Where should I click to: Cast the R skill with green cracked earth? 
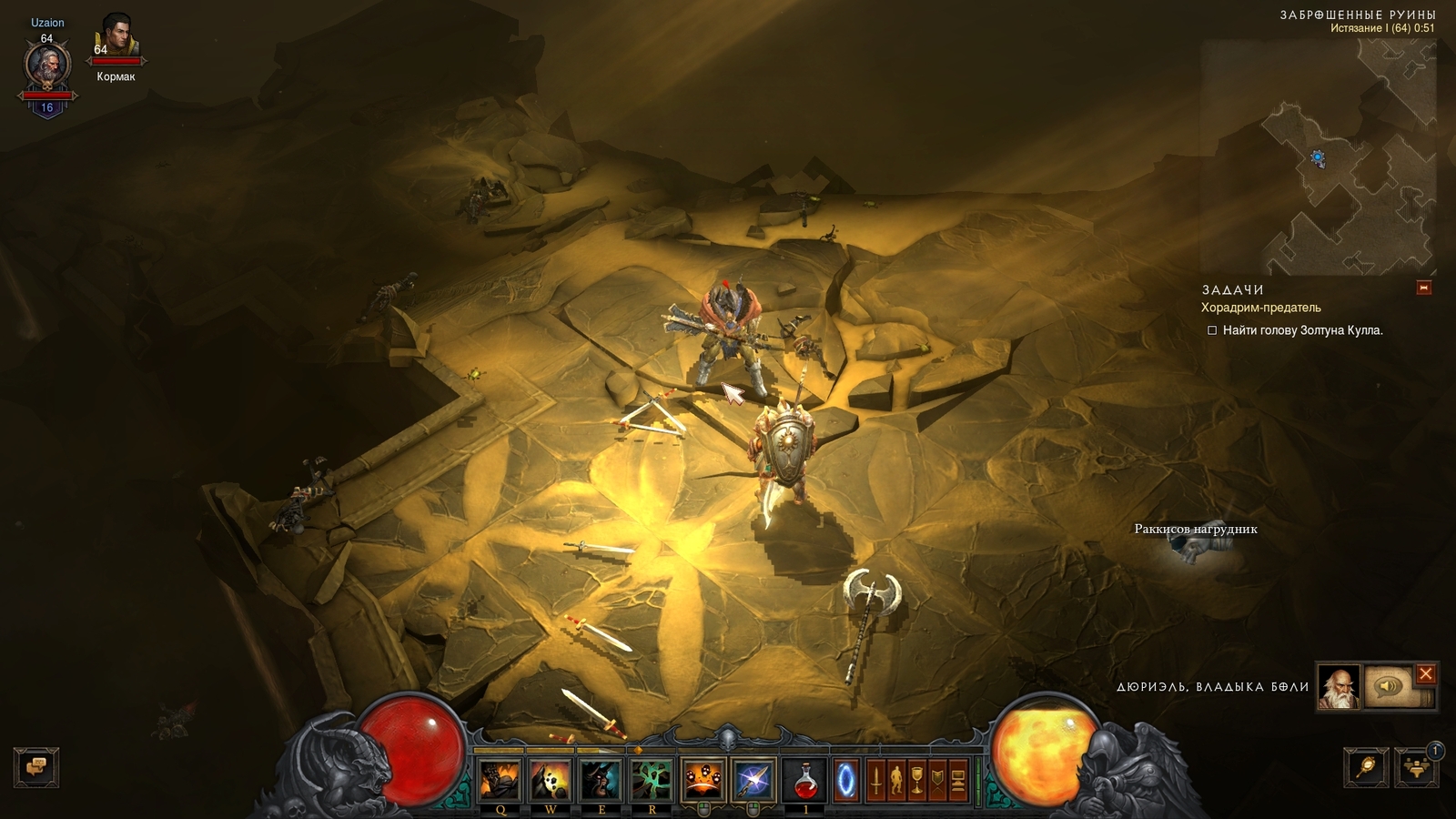[x=652, y=780]
